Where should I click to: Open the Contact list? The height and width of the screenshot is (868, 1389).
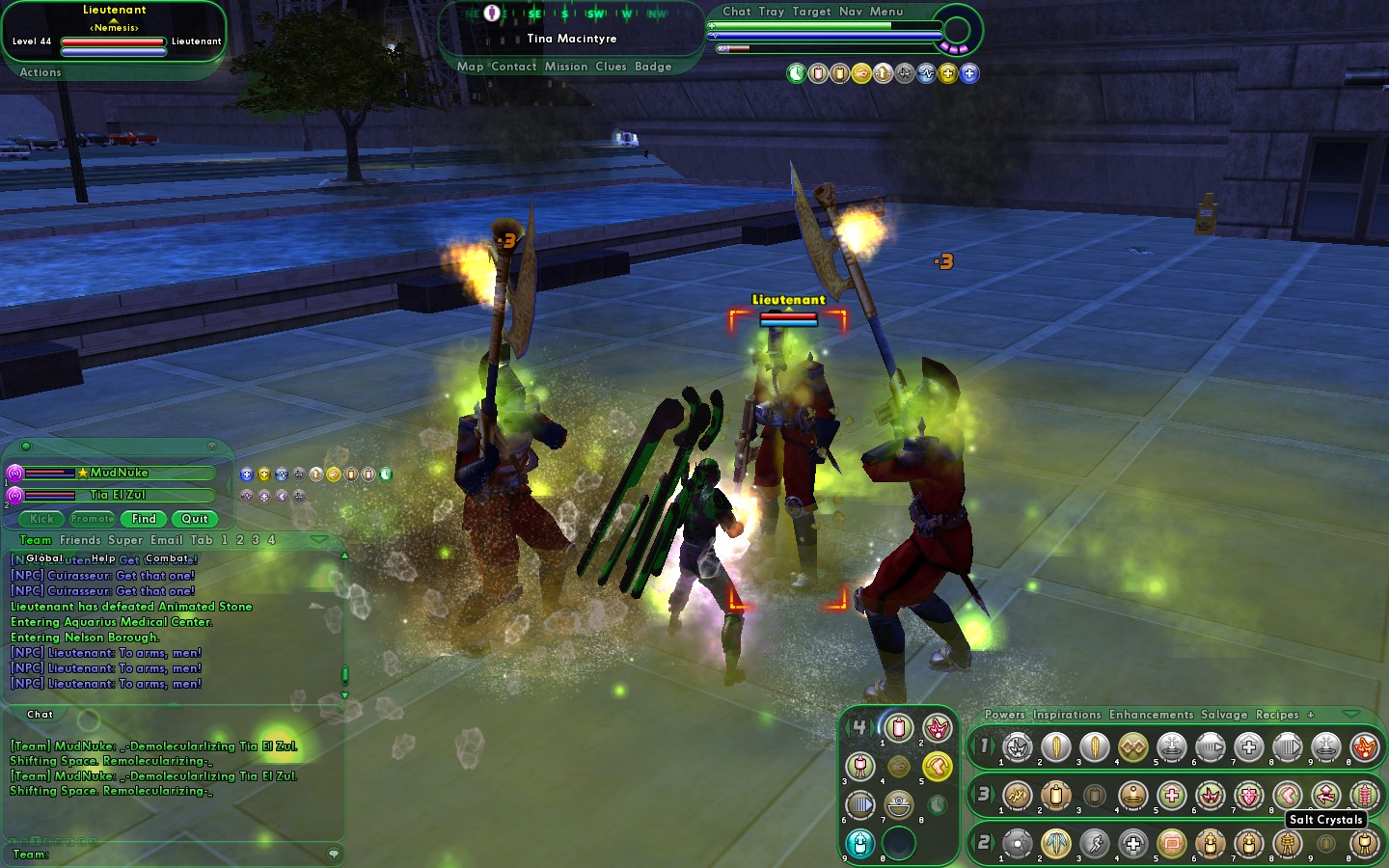513,67
